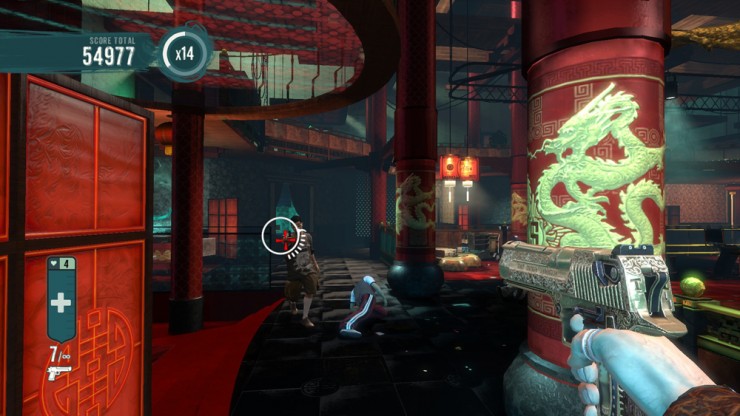Click the pistol weapon icon

pyautogui.click(x=59, y=372)
